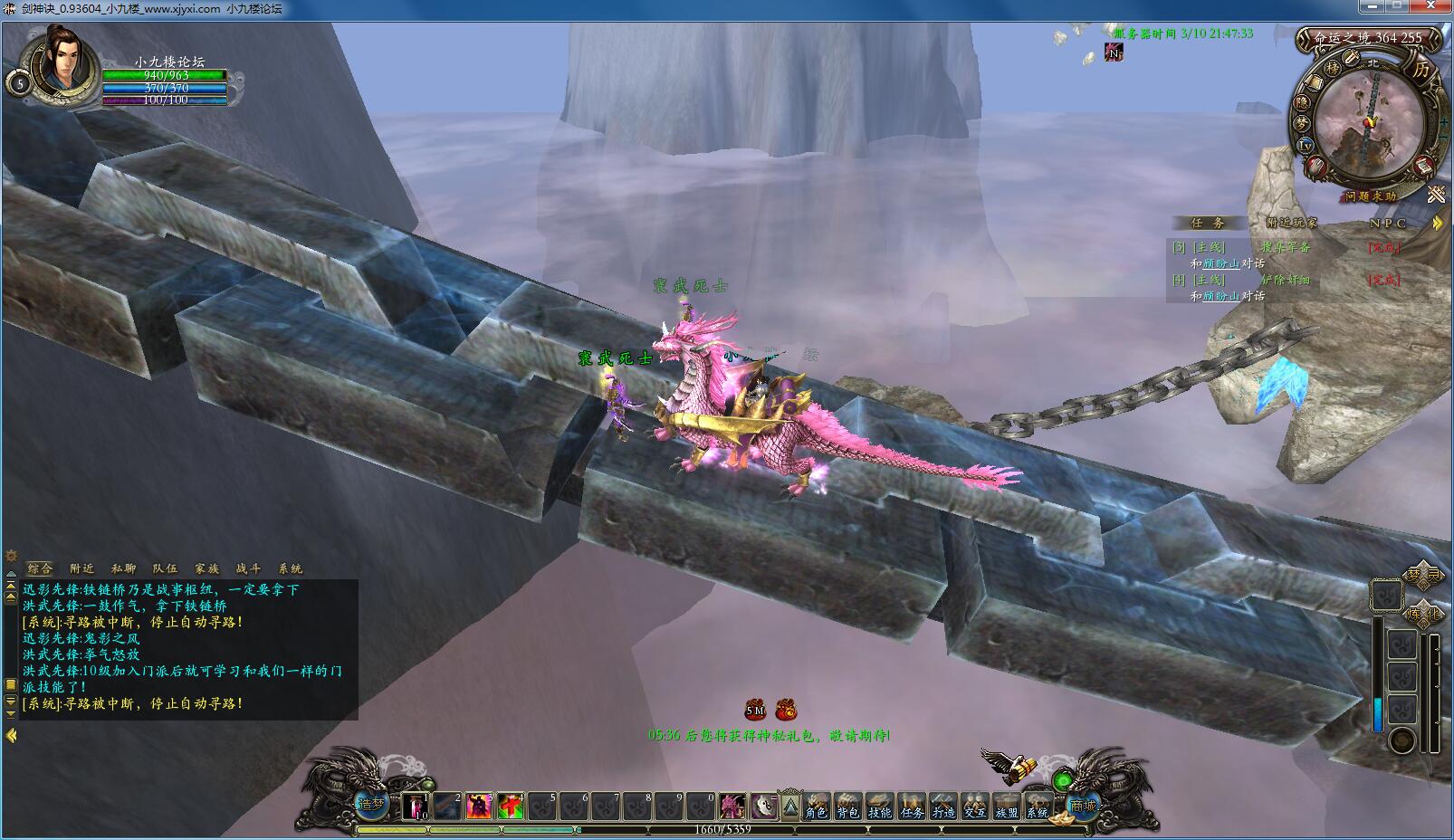
Task: Open the 系统 system menu button
Action: coord(1038,806)
